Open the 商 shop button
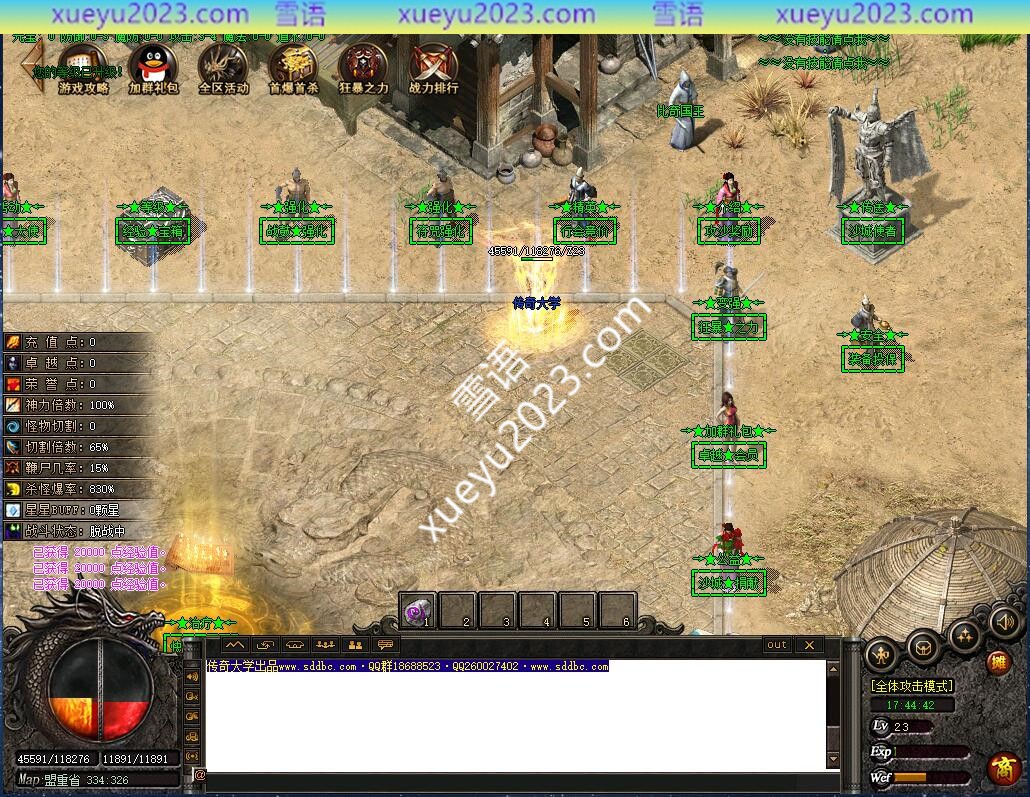This screenshot has width=1030, height=797. [x=1004, y=767]
